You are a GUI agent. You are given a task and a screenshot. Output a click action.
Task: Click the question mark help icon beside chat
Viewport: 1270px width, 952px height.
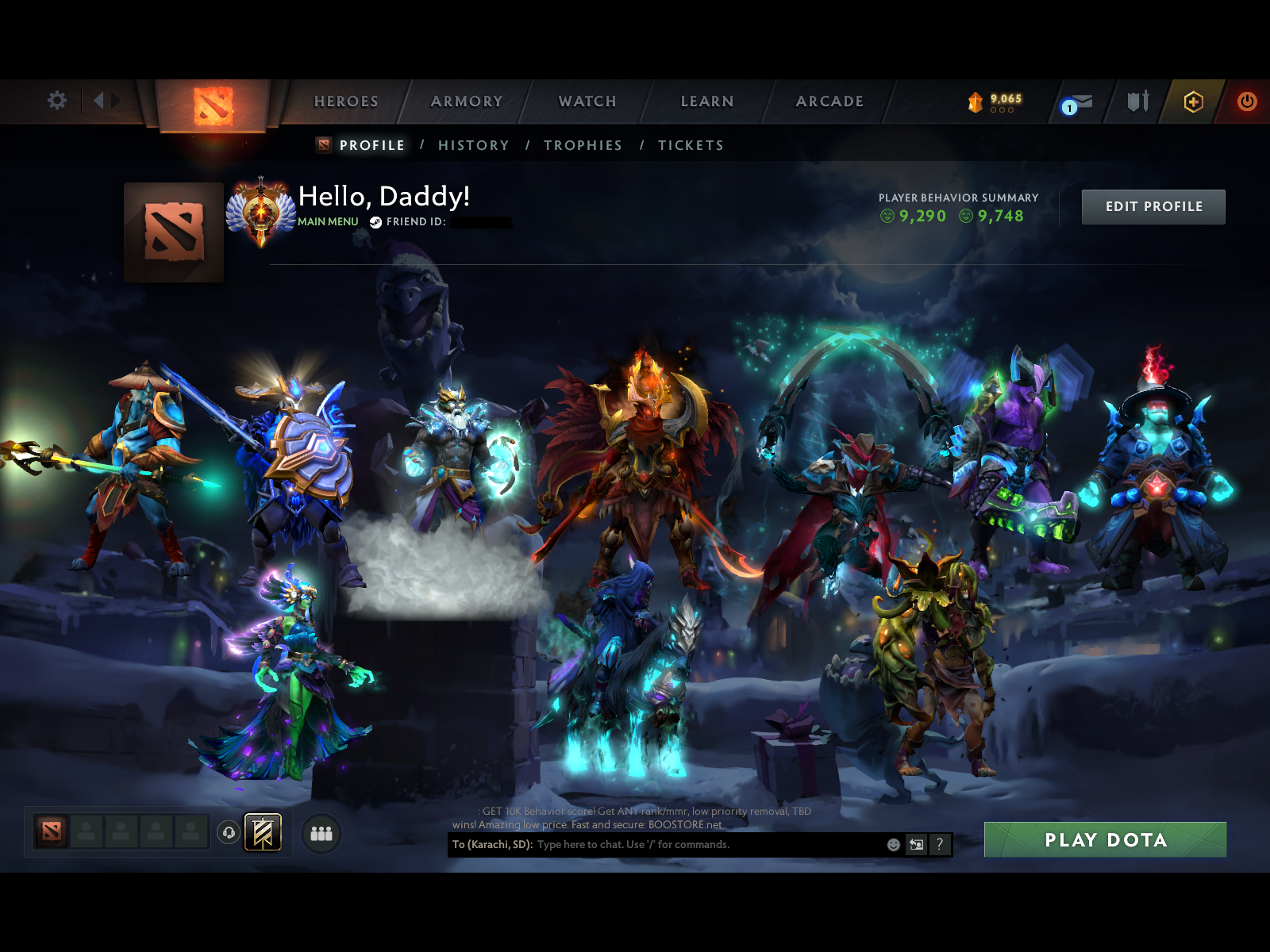coord(938,845)
